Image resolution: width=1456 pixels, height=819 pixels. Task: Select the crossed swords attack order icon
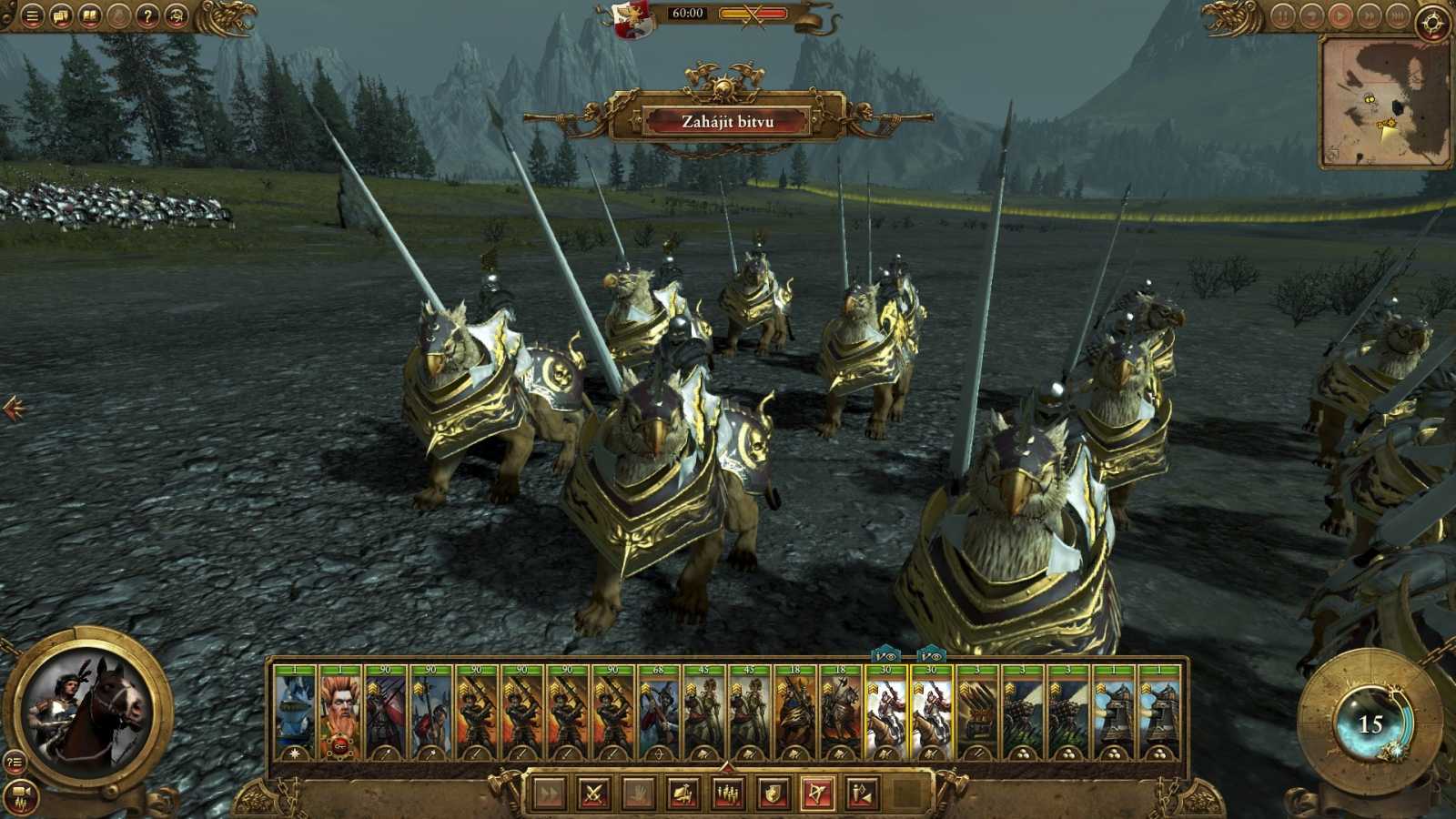(594, 792)
